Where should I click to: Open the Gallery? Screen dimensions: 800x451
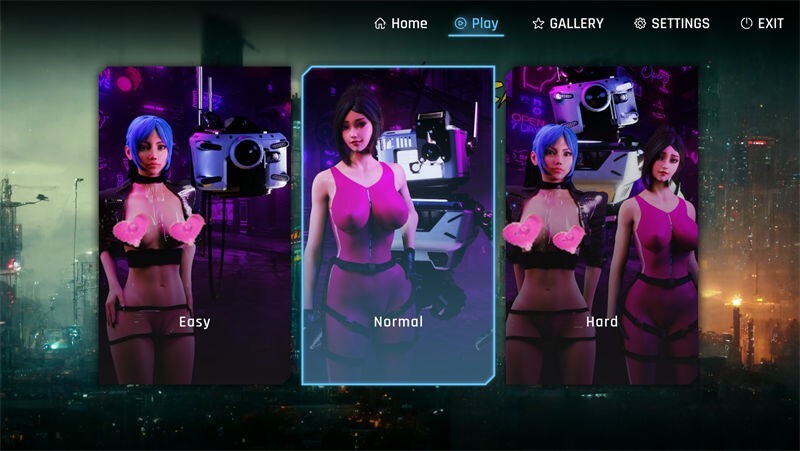pyautogui.click(x=568, y=23)
